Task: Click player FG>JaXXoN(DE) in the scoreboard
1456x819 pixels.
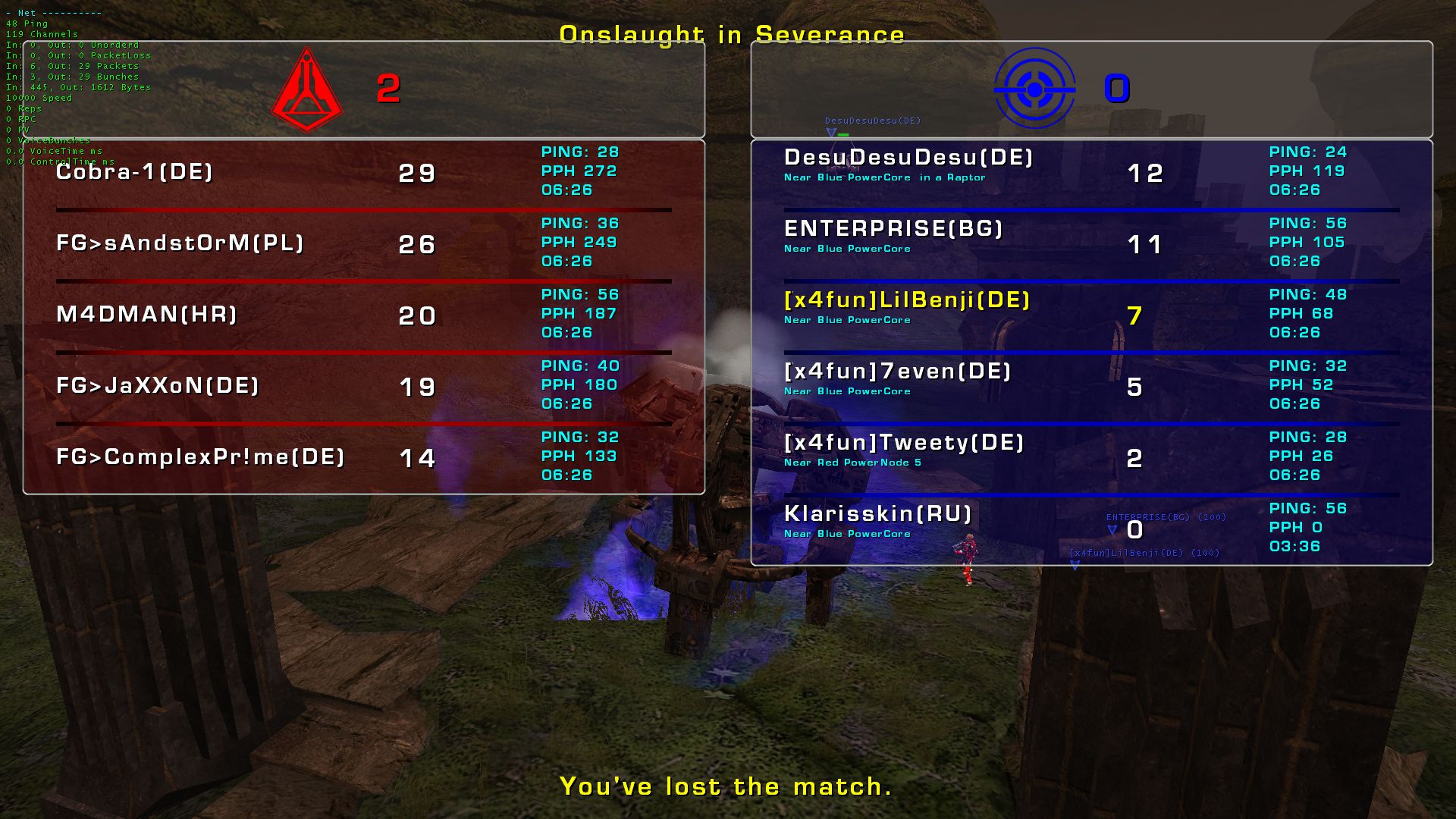Action: tap(158, 386)
